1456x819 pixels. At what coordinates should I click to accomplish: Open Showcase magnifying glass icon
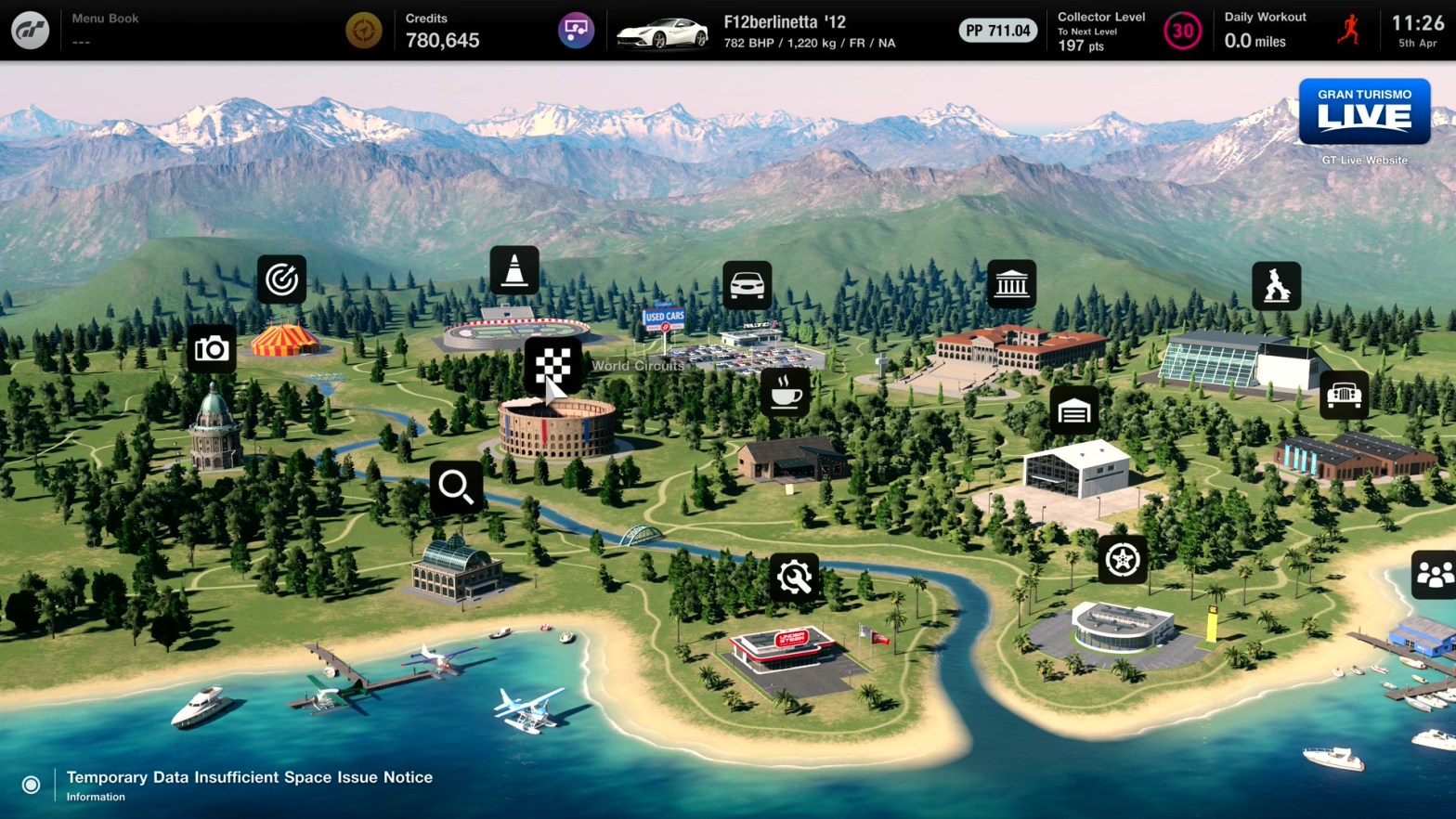click(456, 486)
